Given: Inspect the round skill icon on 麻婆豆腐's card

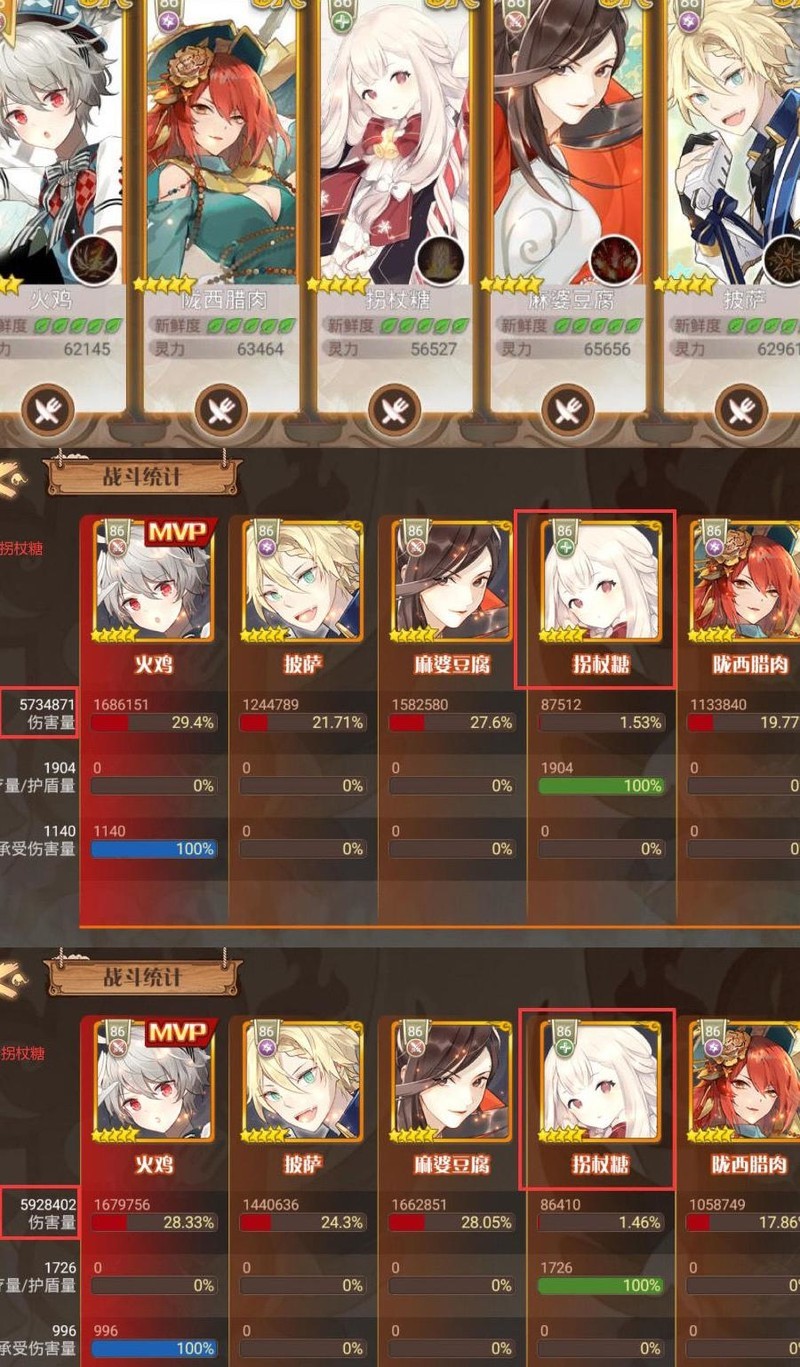Looking at the screenshot, I should pos(613,260).
